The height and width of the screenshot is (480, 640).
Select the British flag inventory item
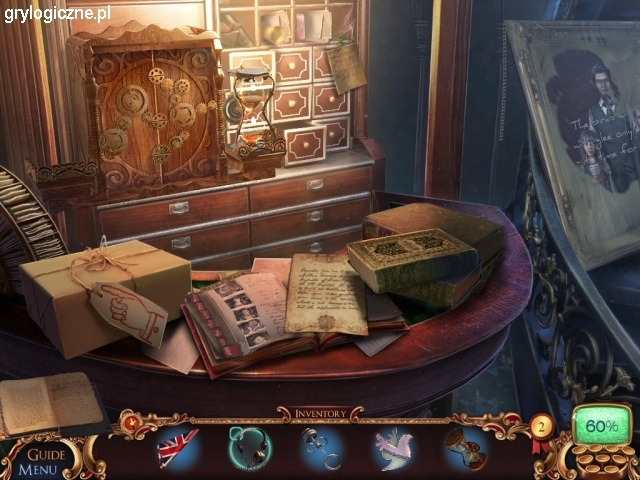point(178,447)
